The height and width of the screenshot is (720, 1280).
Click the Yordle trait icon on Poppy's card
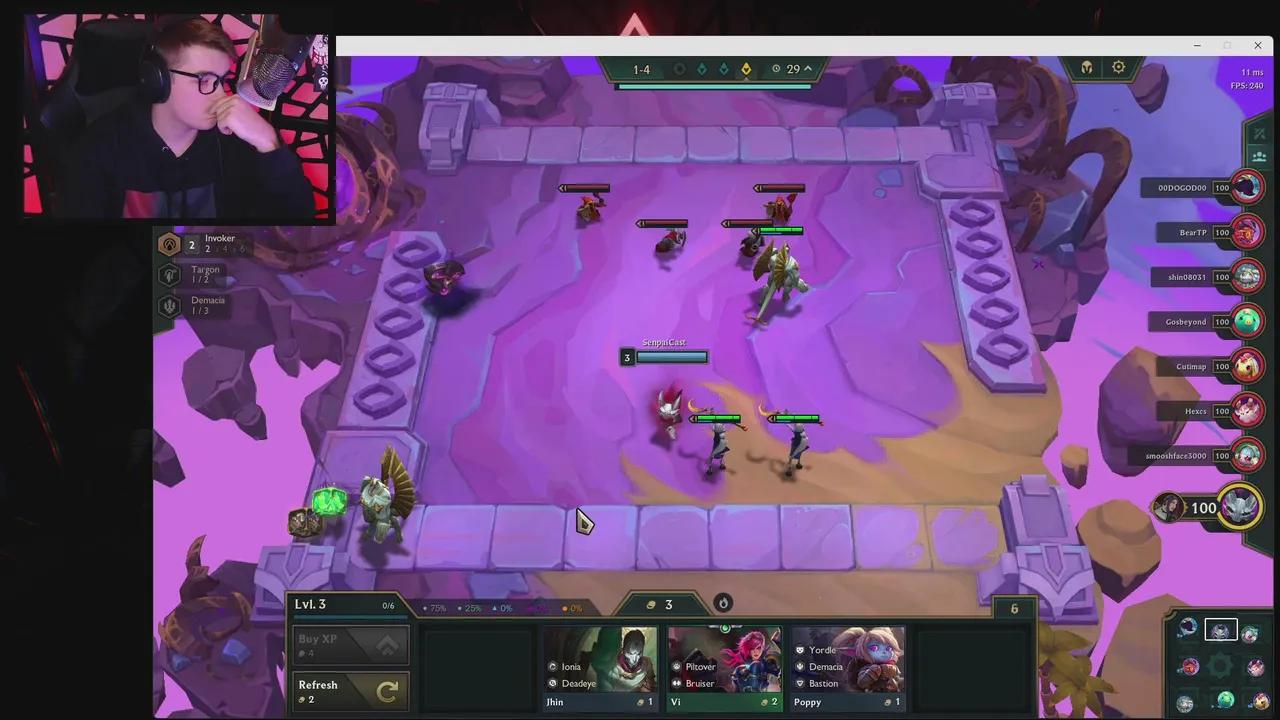(x=800, y=650)
